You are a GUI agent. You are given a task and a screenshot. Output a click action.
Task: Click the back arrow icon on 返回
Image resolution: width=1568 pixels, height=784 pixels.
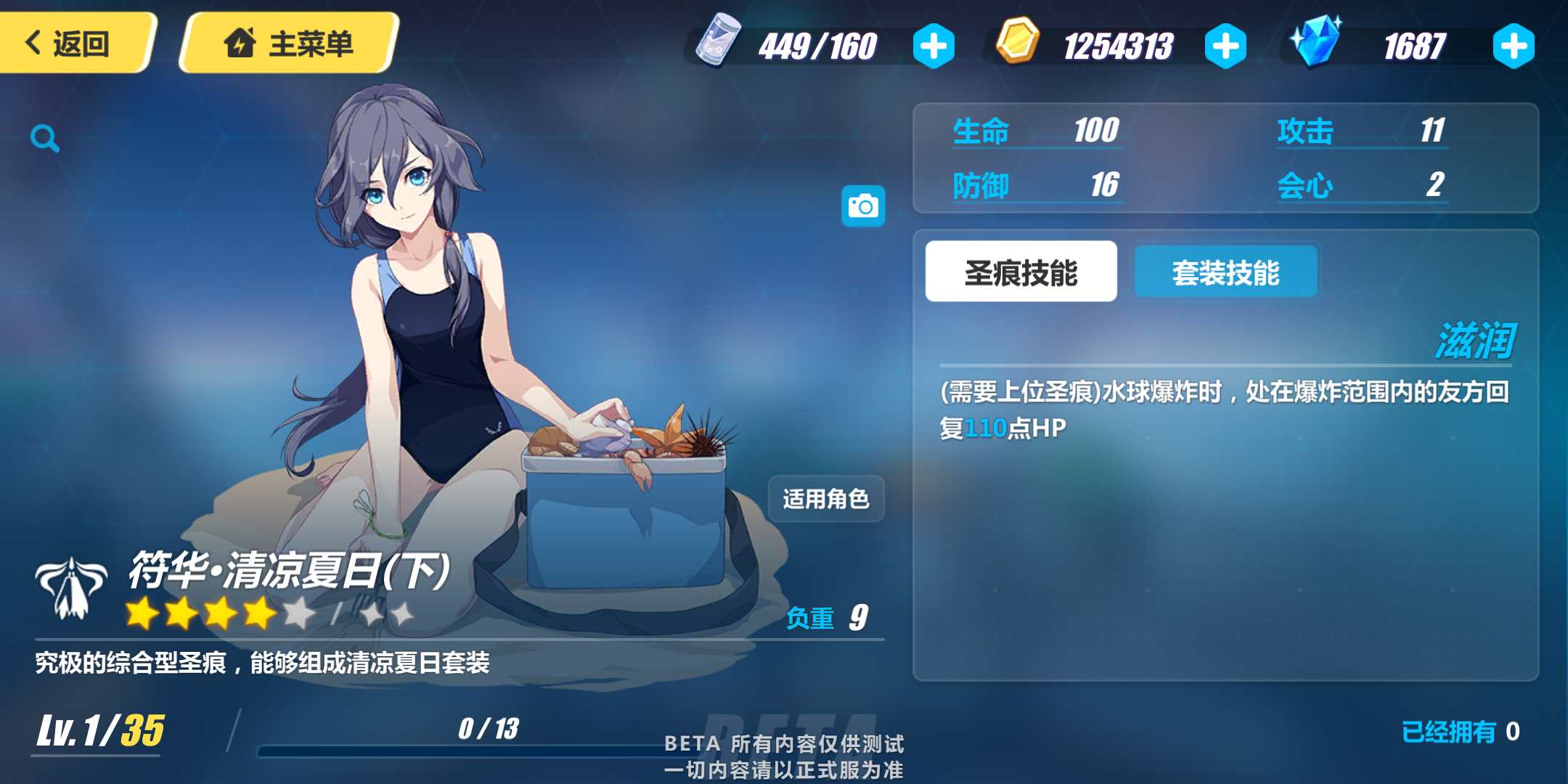tap(31, 44)
